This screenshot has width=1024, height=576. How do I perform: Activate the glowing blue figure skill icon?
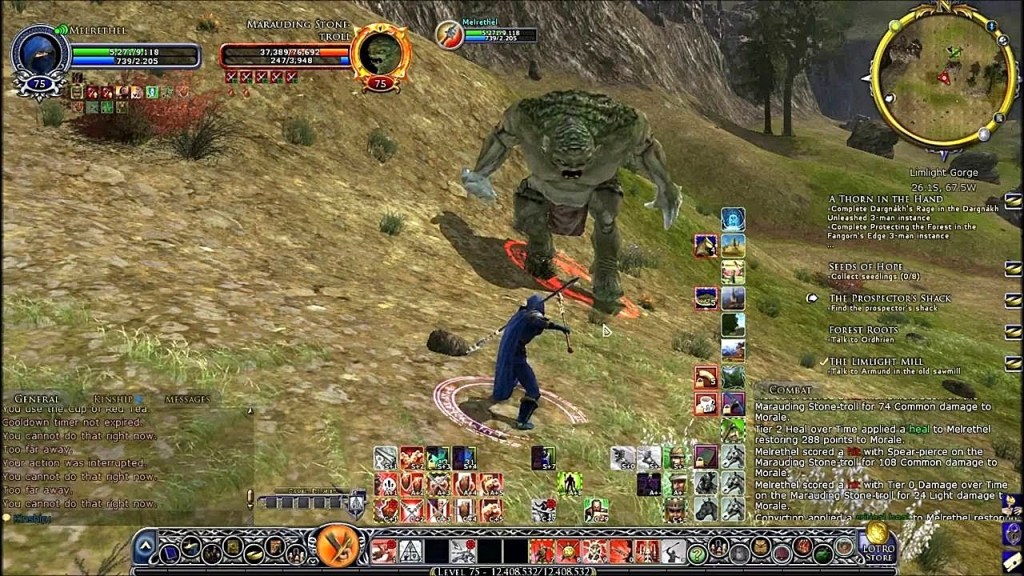733,219
